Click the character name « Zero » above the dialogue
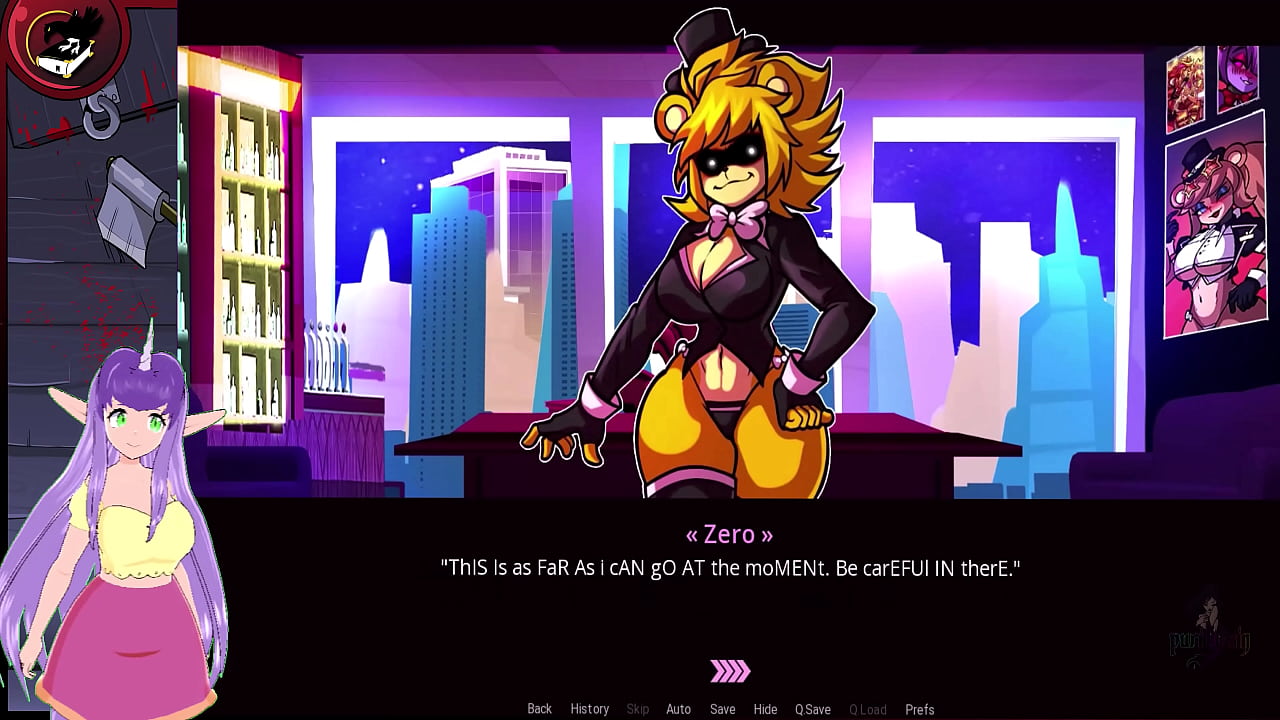 pyautogui.click(x=729, y=534)
